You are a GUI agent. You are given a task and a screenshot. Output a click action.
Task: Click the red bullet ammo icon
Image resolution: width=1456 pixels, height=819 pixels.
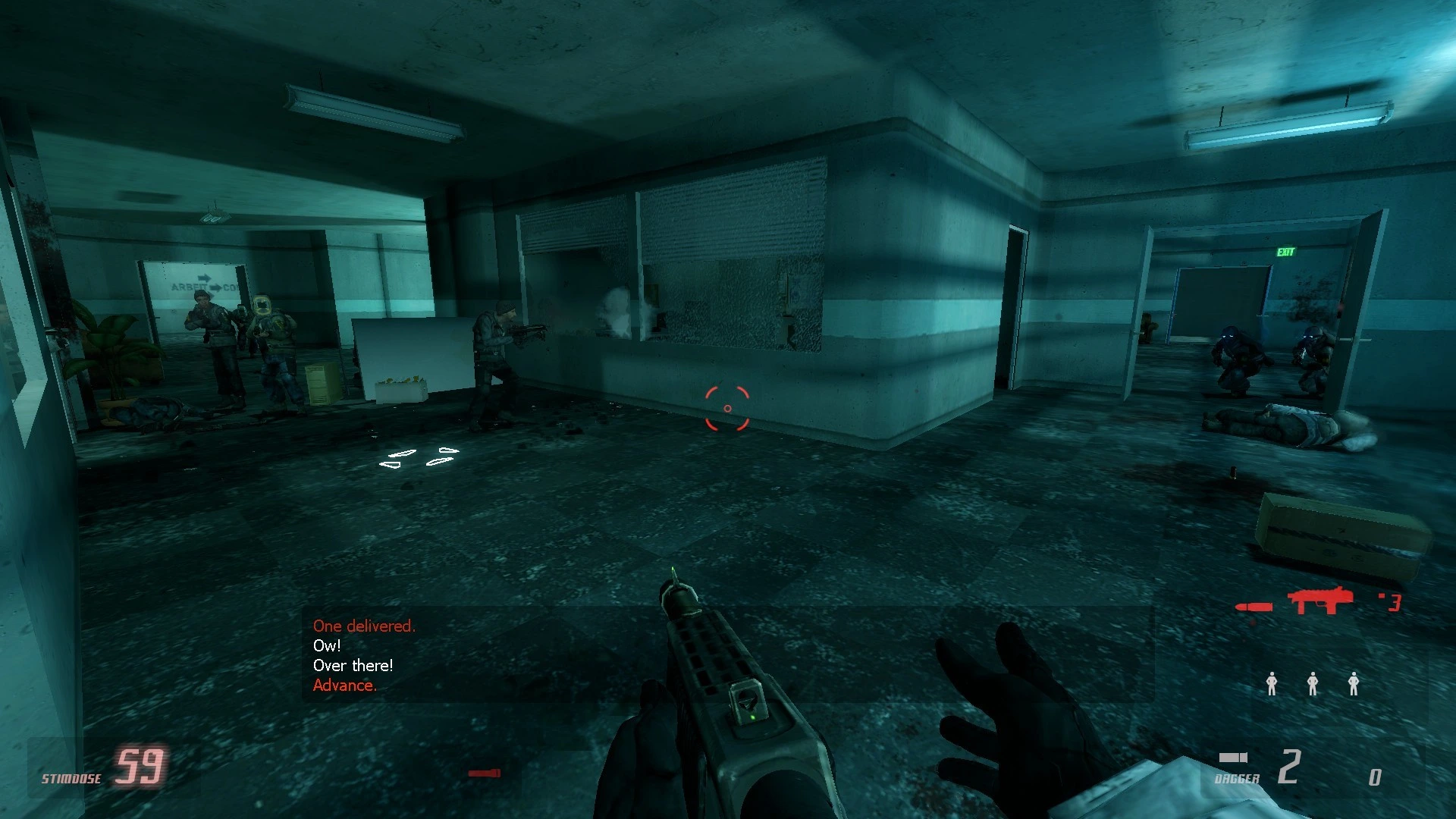click(1255, 607)
